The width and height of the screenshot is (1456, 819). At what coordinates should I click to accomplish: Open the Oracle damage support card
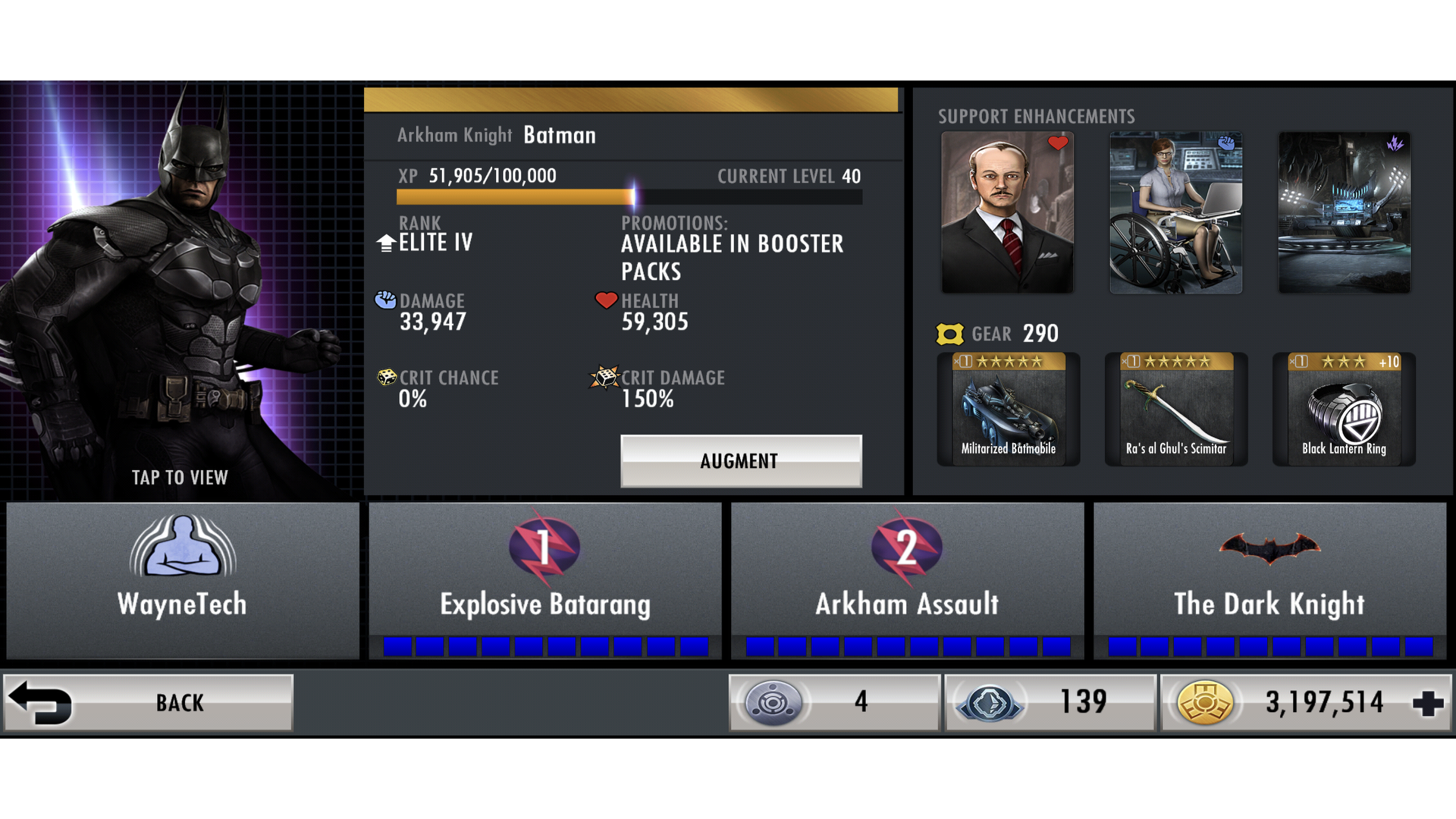(1175, 212)
